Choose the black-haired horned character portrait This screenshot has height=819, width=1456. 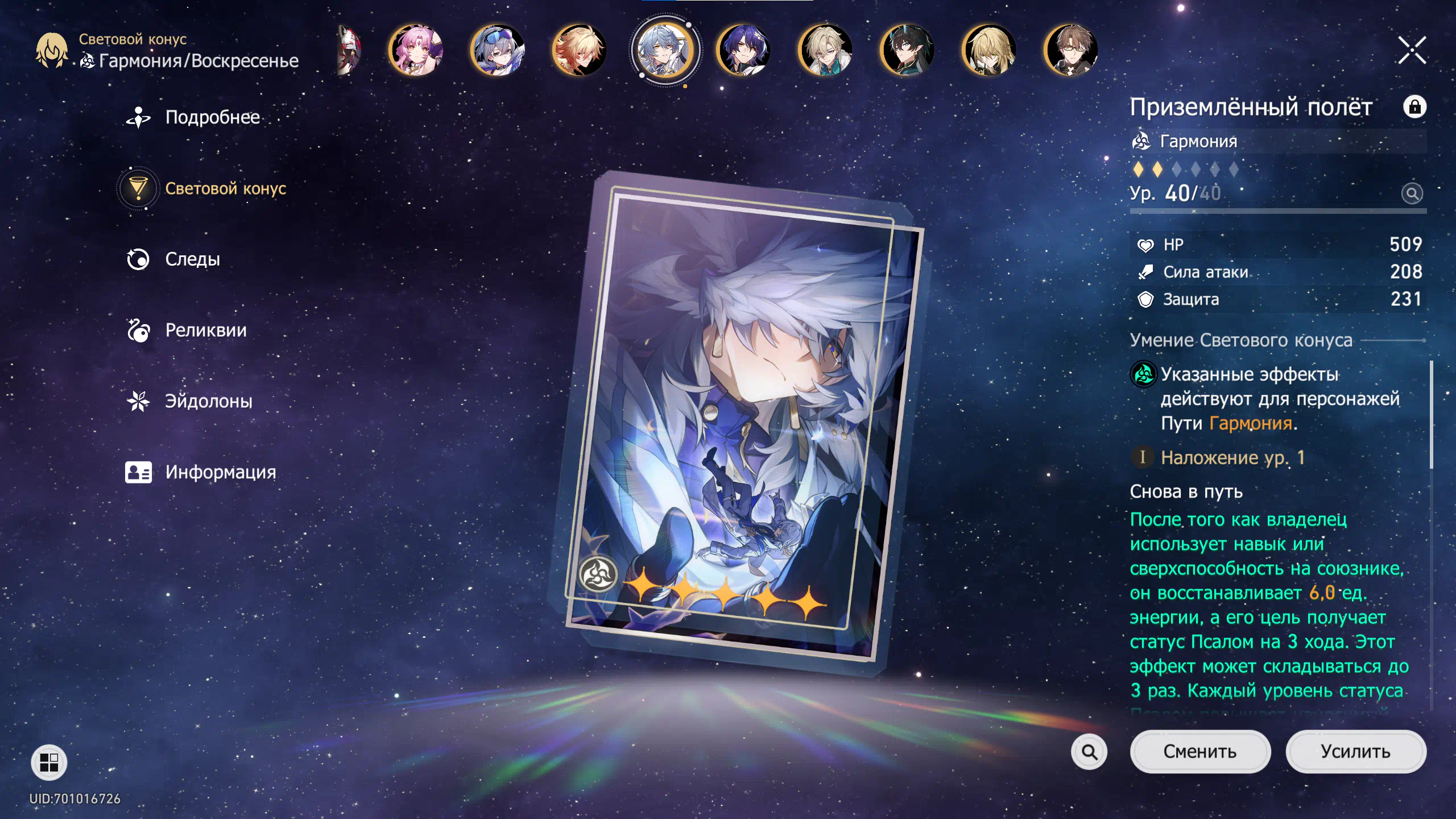pyautogui.click(x=907, y=51)
